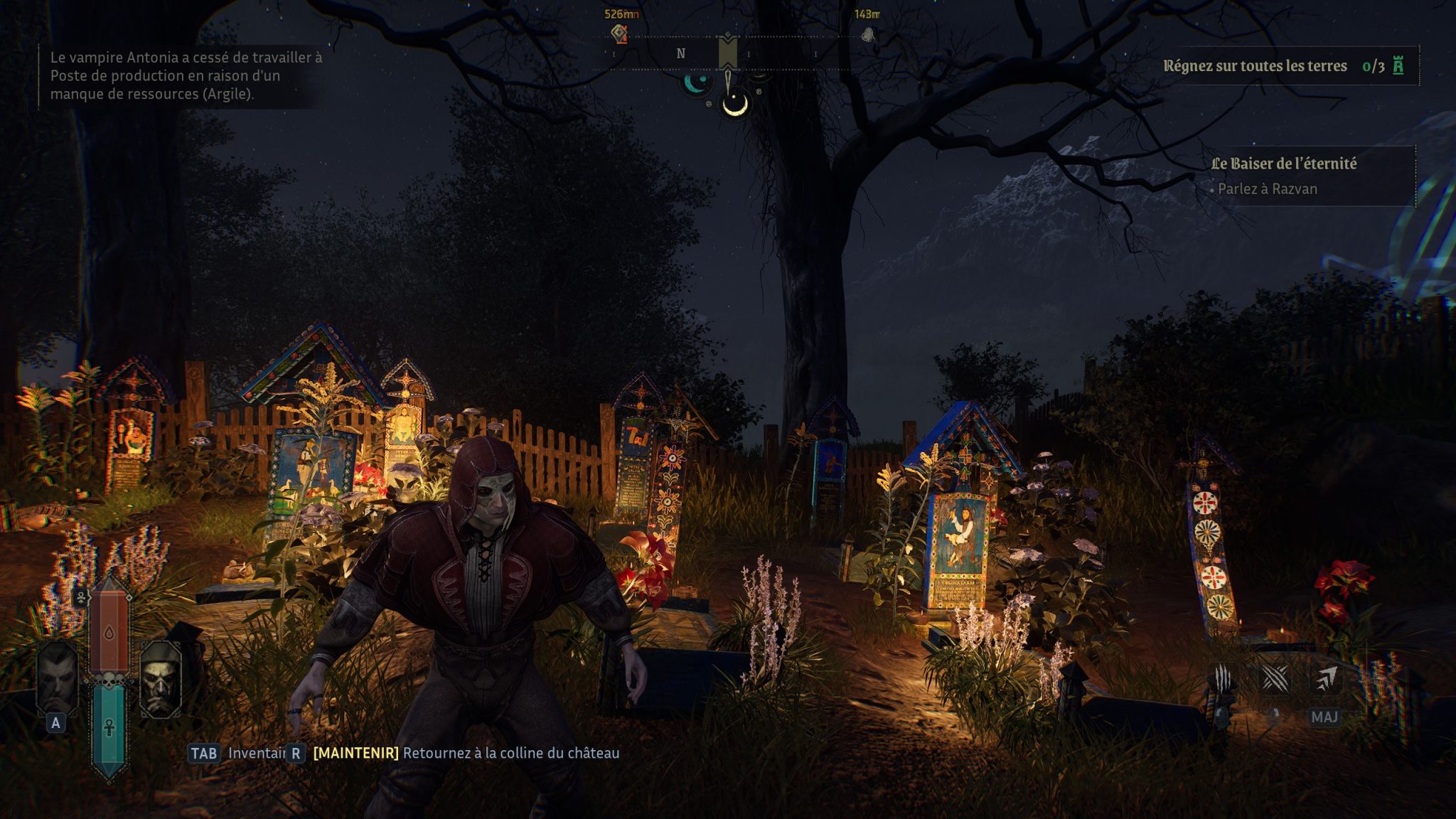Open the 'Régnez sur toutes les terres' objective
The width and height of the screenshot is (1456, 819).
pos(1255,66)
